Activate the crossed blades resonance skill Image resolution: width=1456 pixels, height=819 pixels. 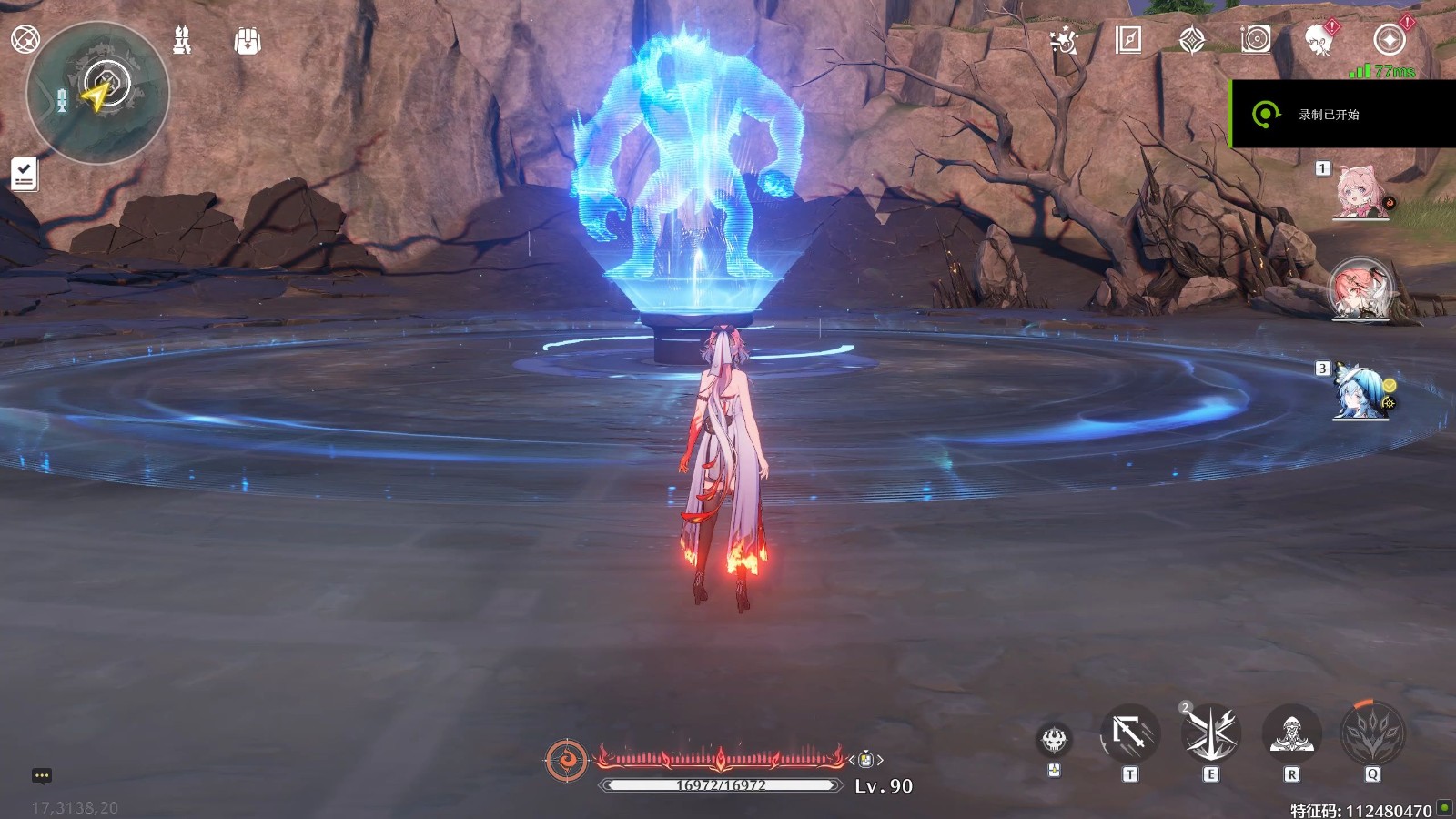[1210, 733]
